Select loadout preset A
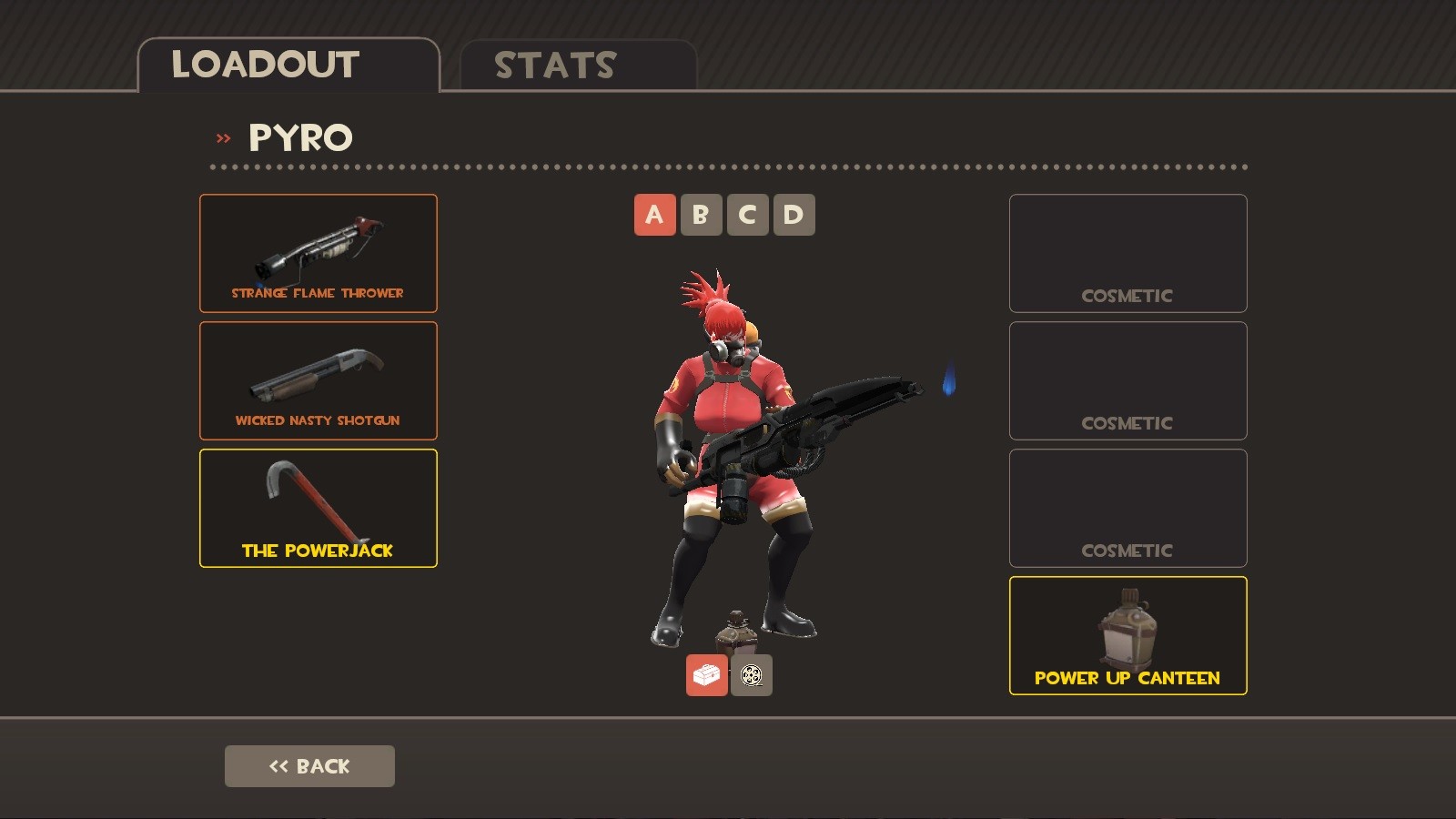This screenshot has width=1456, height=819. pyautogui.click(x=653, y=215)
